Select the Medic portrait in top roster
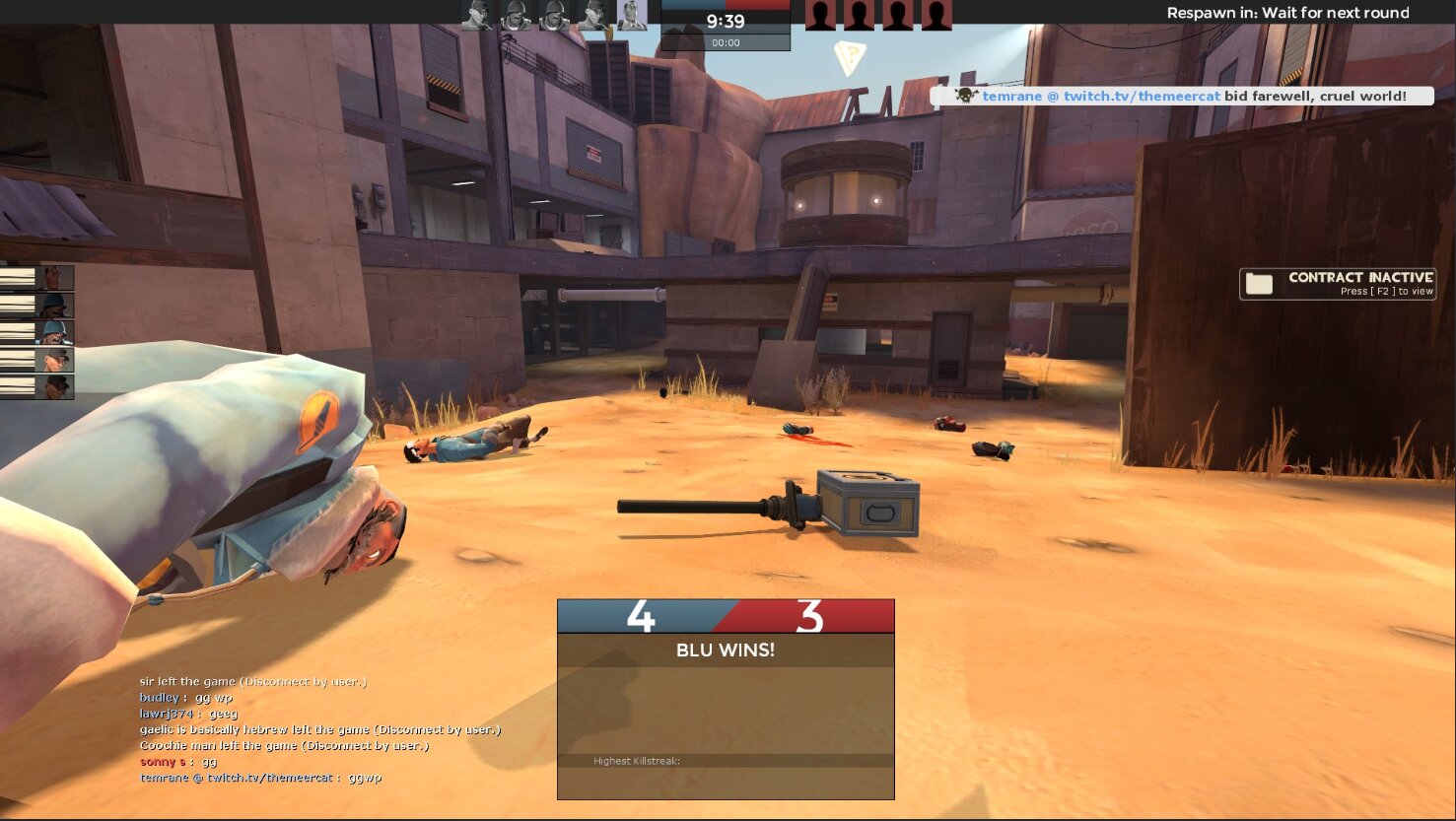Image resolution: width=1456 pixels, height=821 pixels. click(x=632, y=15)
